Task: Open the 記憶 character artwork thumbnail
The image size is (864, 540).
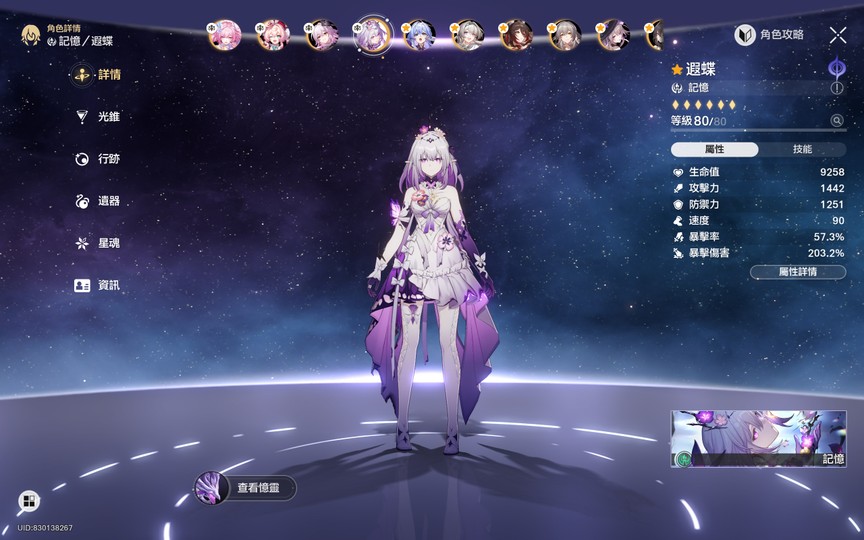Action: click(758, 438)
